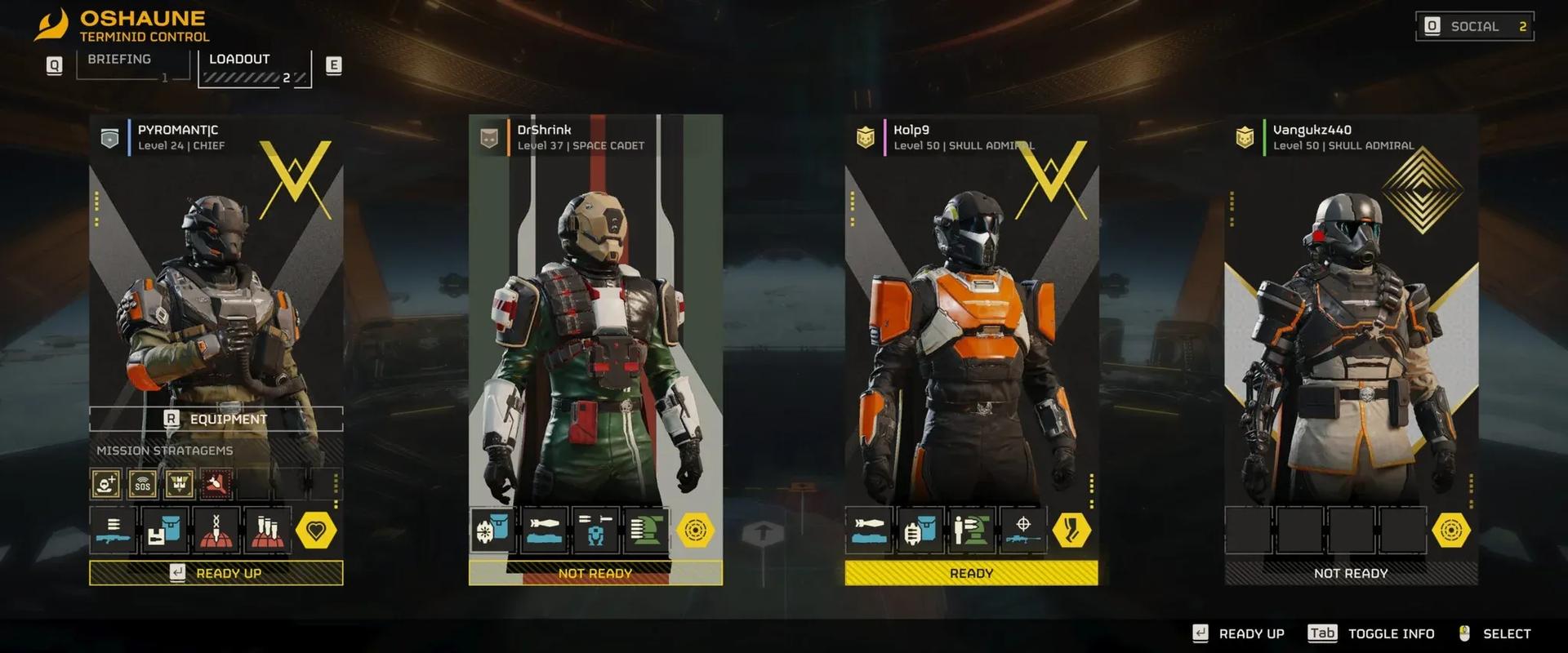Toggle Vangukz440's NOT READY status bar
The image size is (1568, 653).
[1349, 573]
